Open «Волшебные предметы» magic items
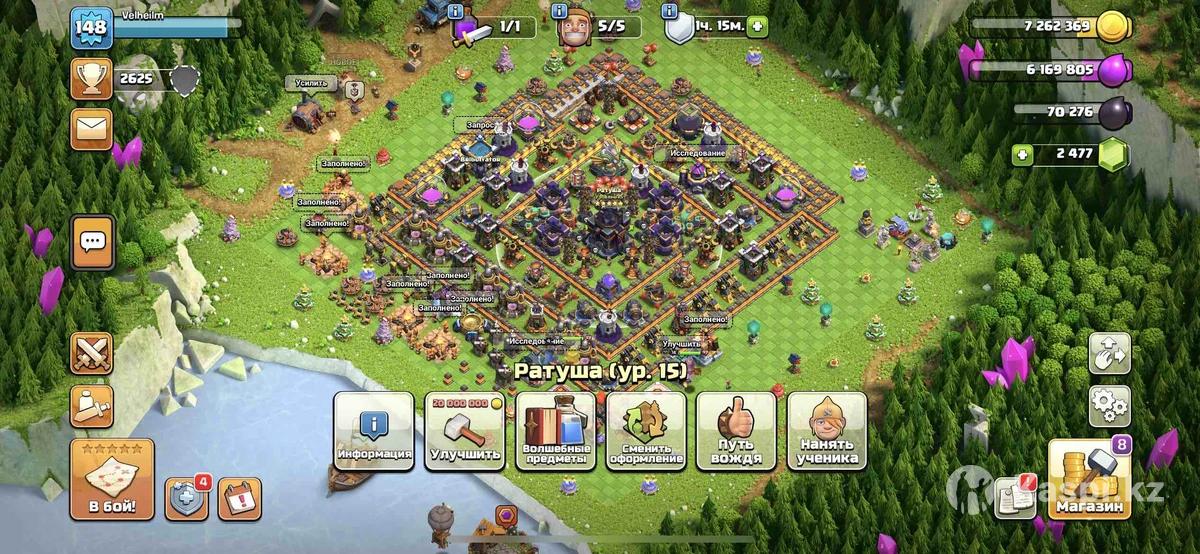 (556, 430)
